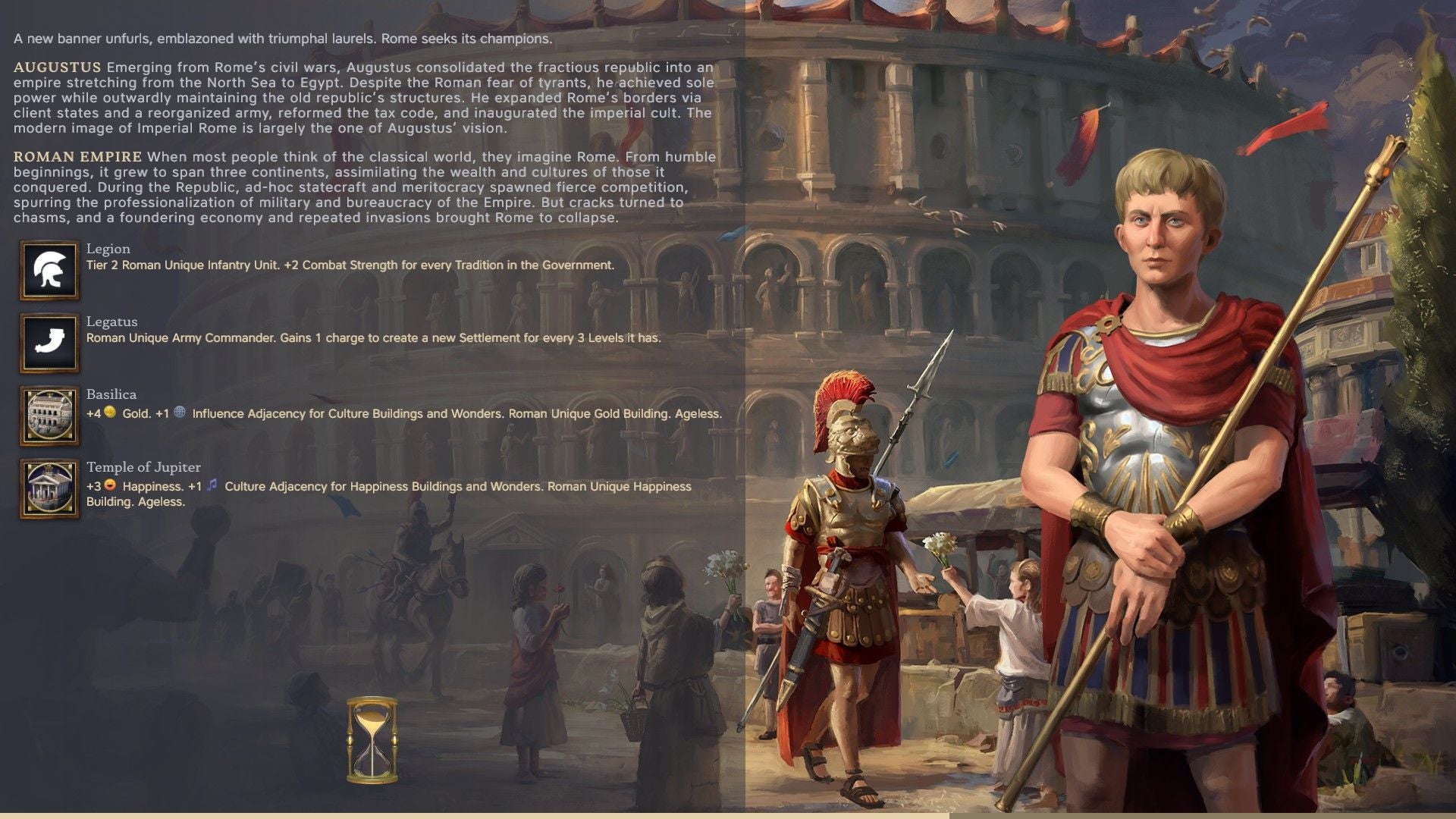The height and width of the screenshot is (819, 1456).
Task: Click the Temple of Jupiter thumbnail artwork
Action: (49, 488)
